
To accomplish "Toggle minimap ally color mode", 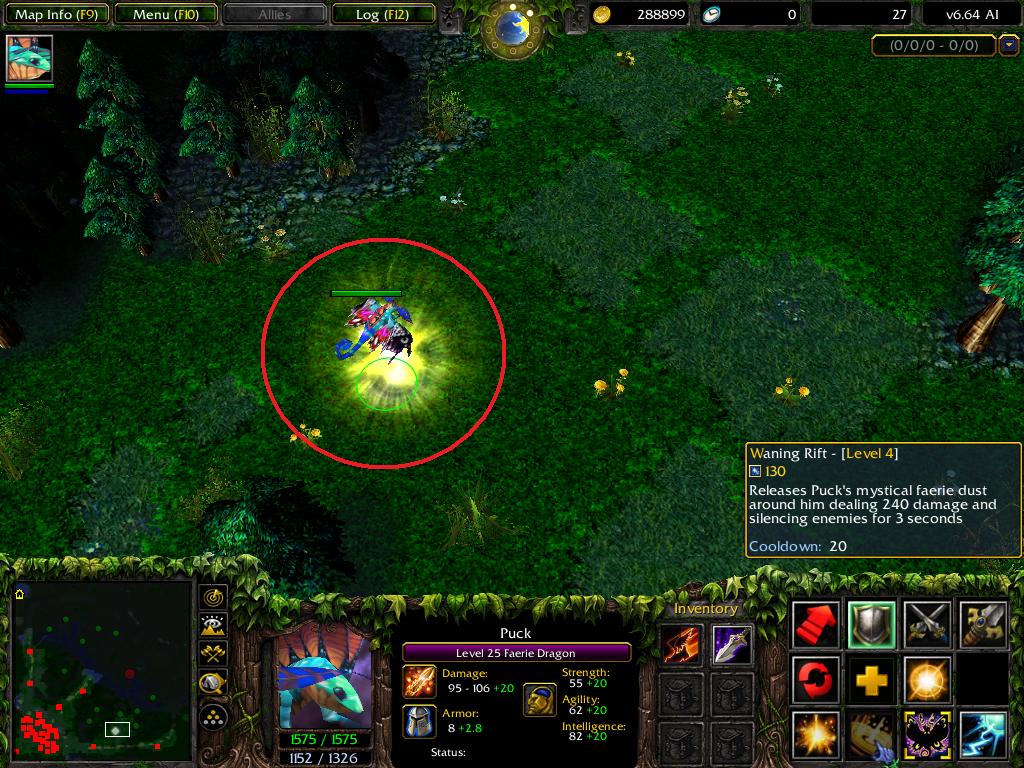I will click(x=213, y=655).
